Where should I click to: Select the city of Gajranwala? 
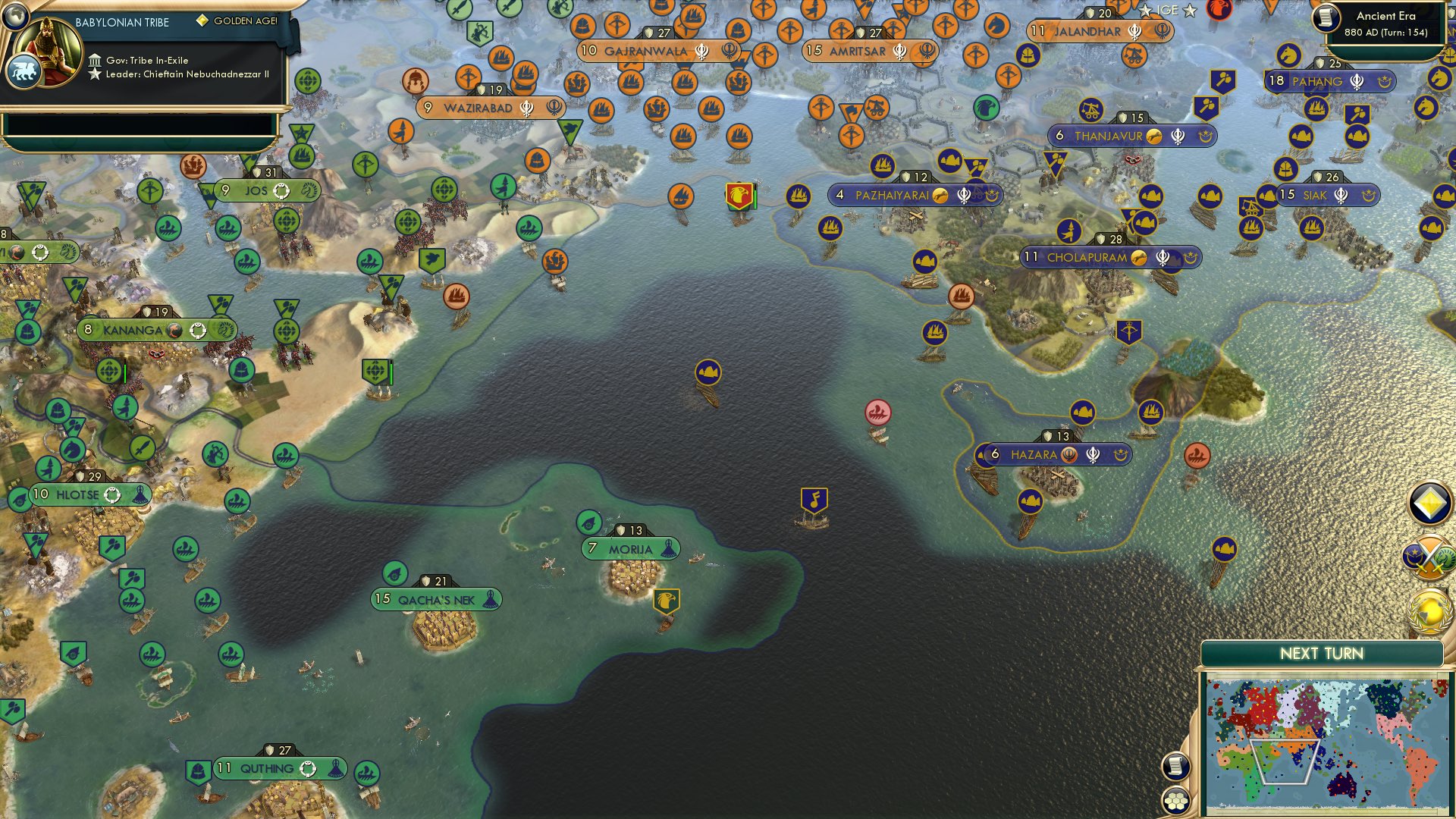click(654, 52)
